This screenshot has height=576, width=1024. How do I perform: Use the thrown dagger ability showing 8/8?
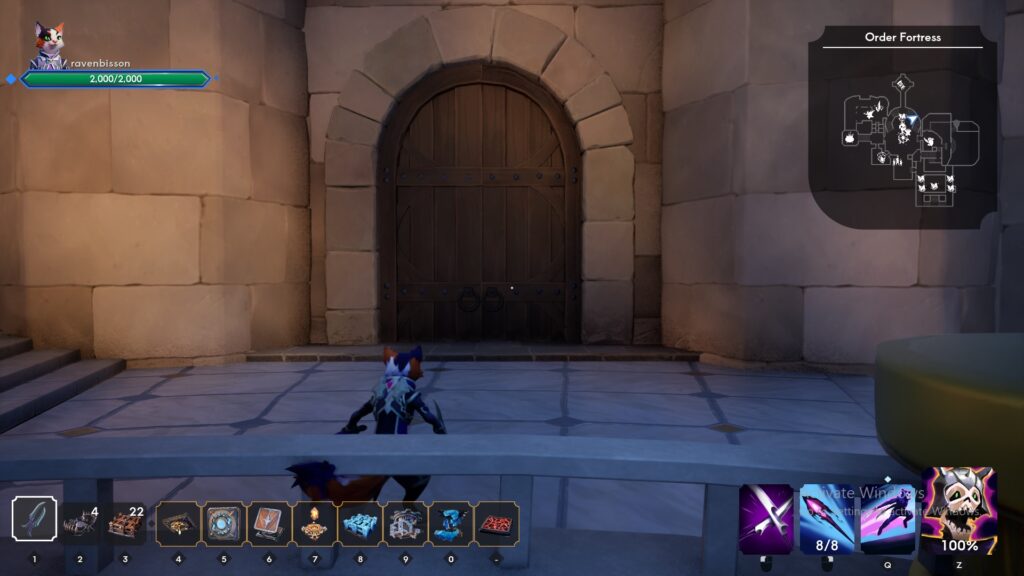pos(827,518)
